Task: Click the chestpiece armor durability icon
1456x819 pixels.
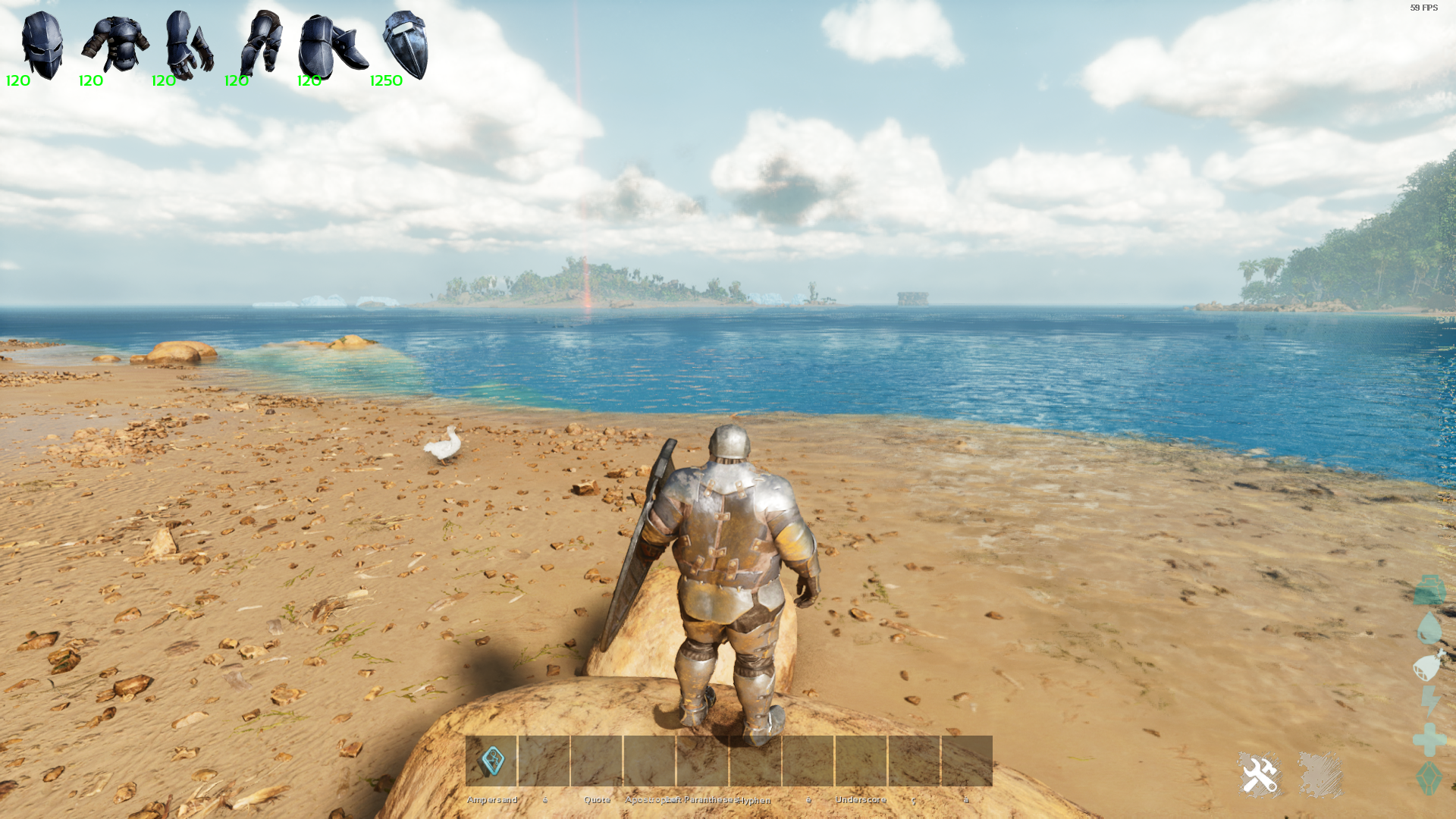Action: [115, 45]
